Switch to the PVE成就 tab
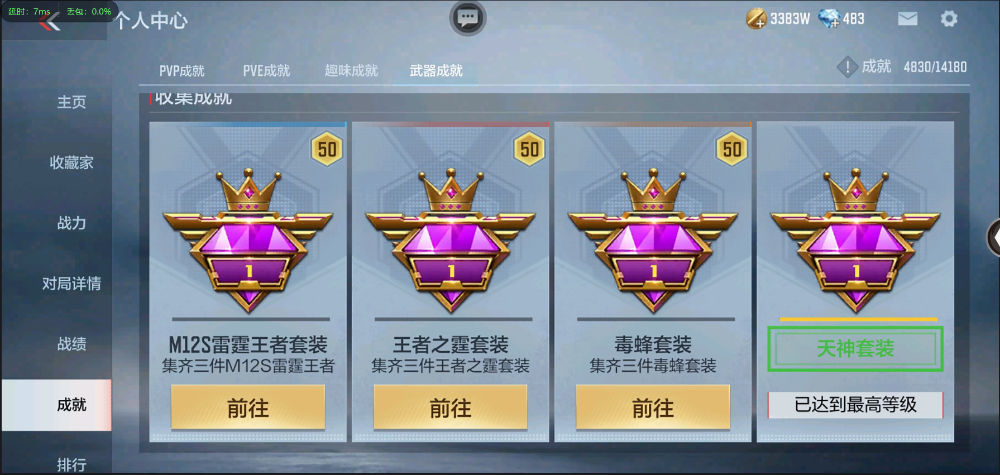The image size is (1000, 475). click(x=266, y=71)
